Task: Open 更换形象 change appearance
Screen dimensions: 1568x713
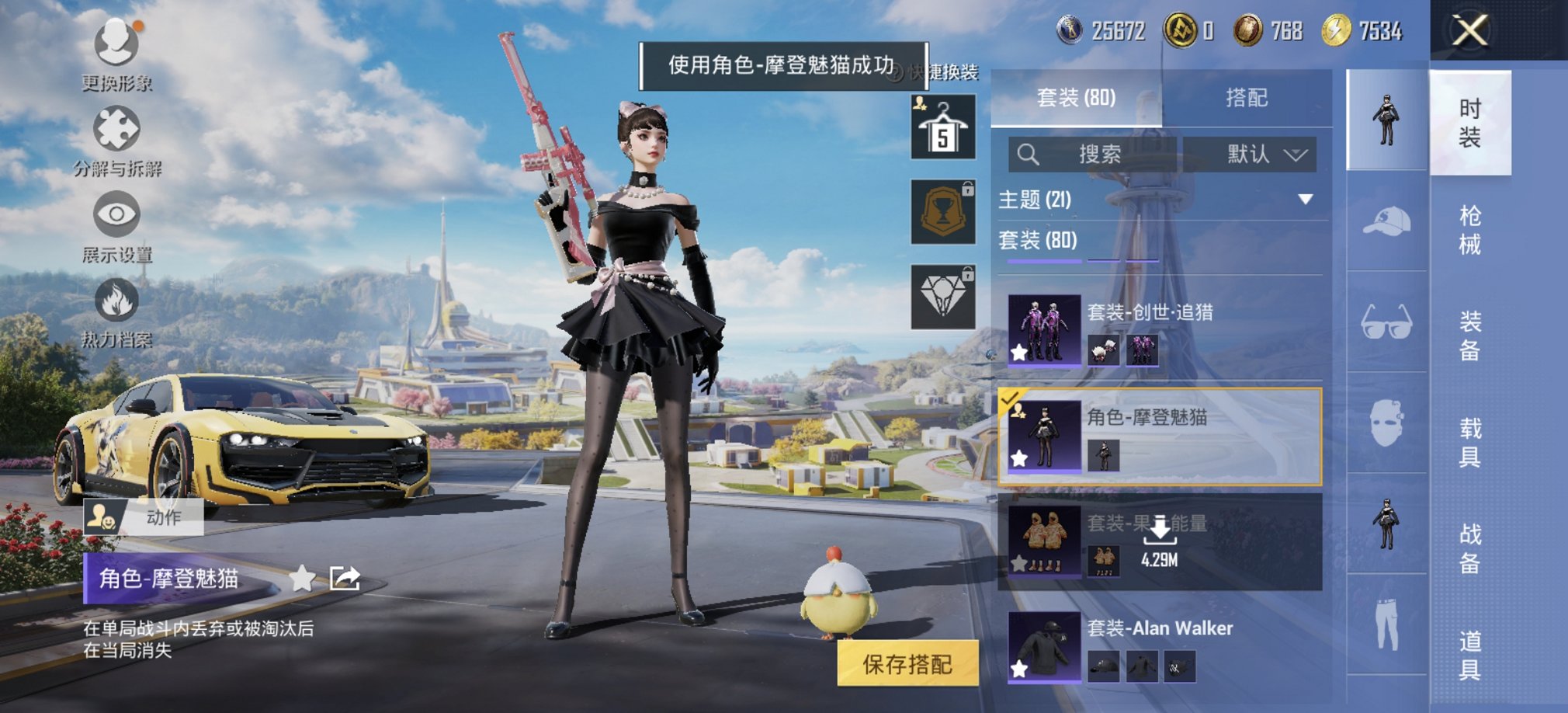Action: point(116,44)
